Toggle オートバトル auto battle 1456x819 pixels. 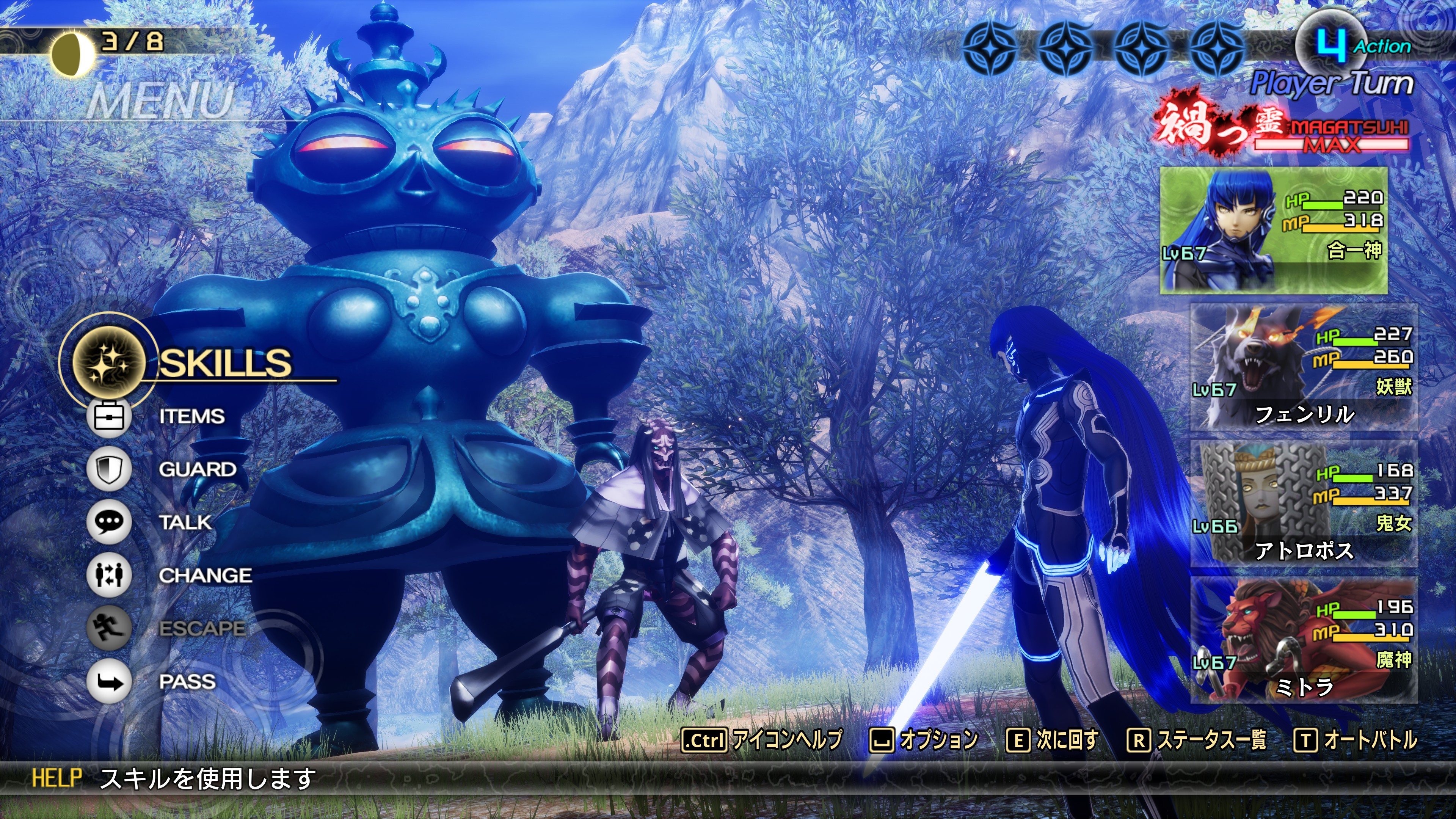coord(1356,740)
